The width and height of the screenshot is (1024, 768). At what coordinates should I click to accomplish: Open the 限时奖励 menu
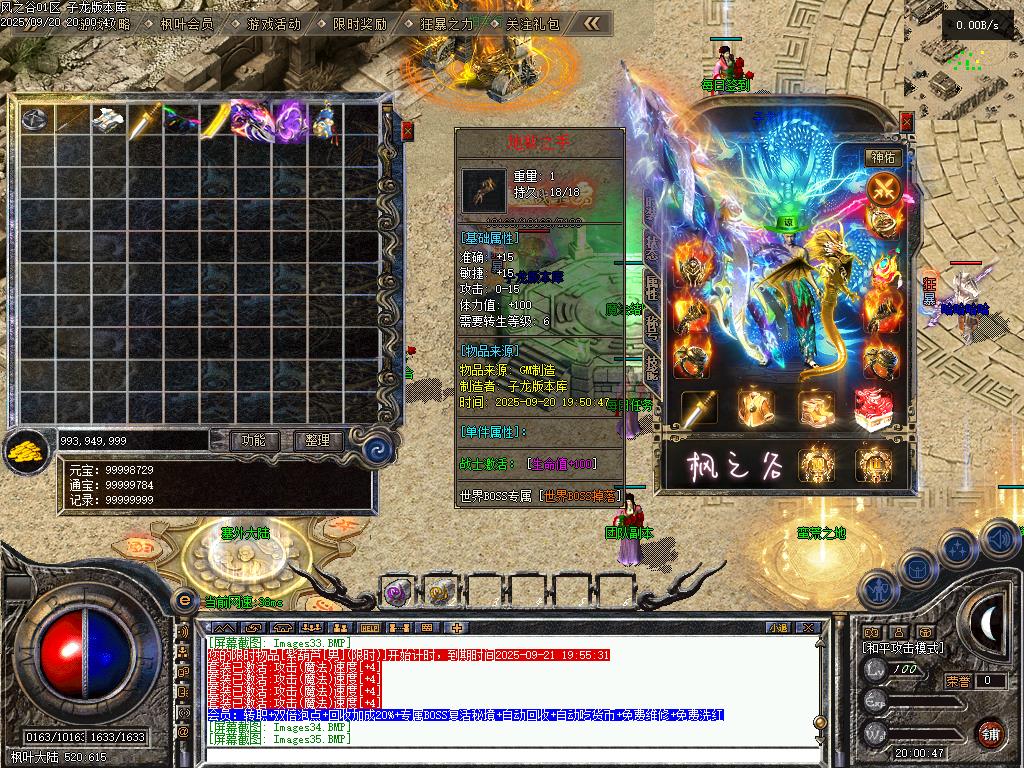pos(359,23)
